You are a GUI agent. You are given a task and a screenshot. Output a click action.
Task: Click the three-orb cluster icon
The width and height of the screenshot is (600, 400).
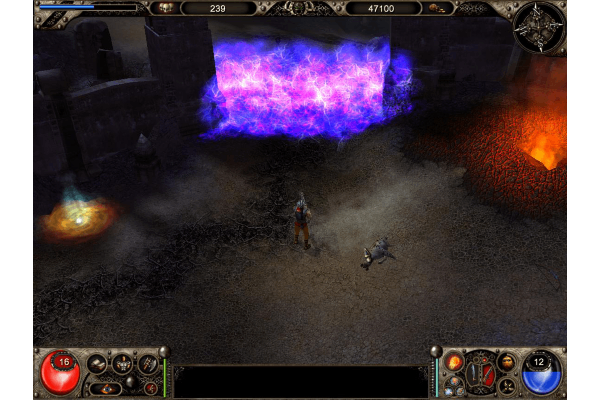453,388
